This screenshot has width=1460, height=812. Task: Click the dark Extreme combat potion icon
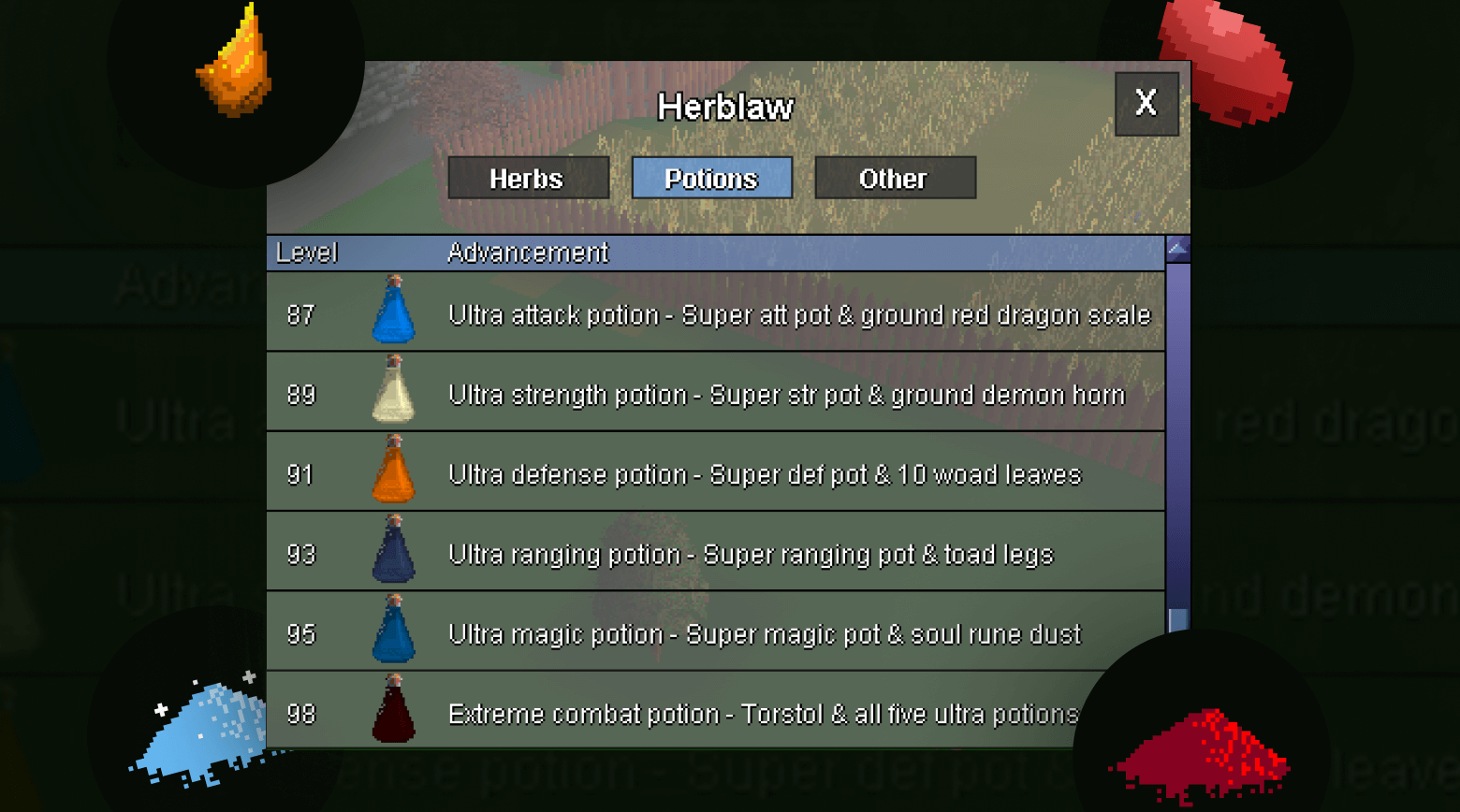393,714
